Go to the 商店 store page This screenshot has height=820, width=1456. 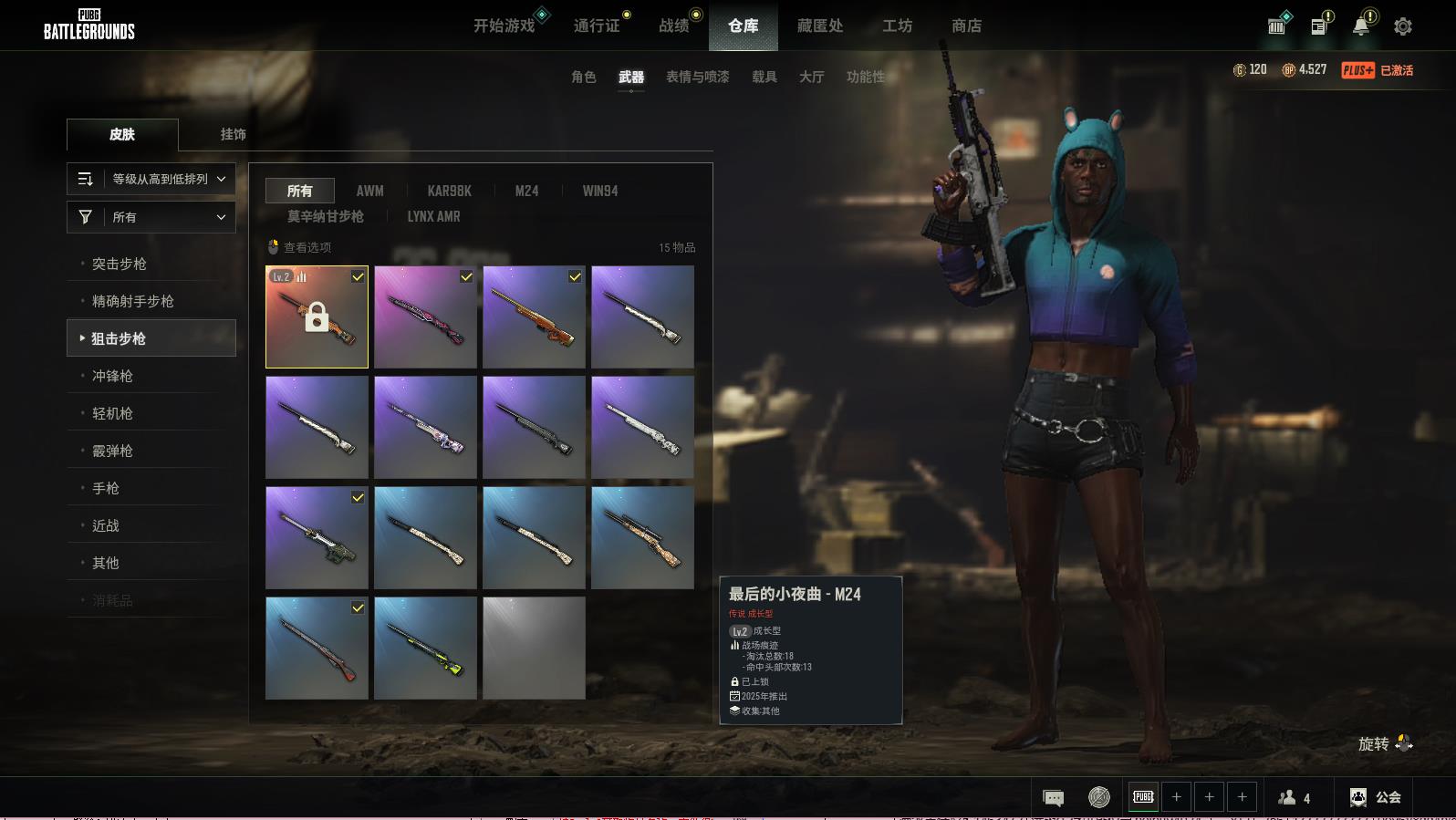(x=966, y=26)
